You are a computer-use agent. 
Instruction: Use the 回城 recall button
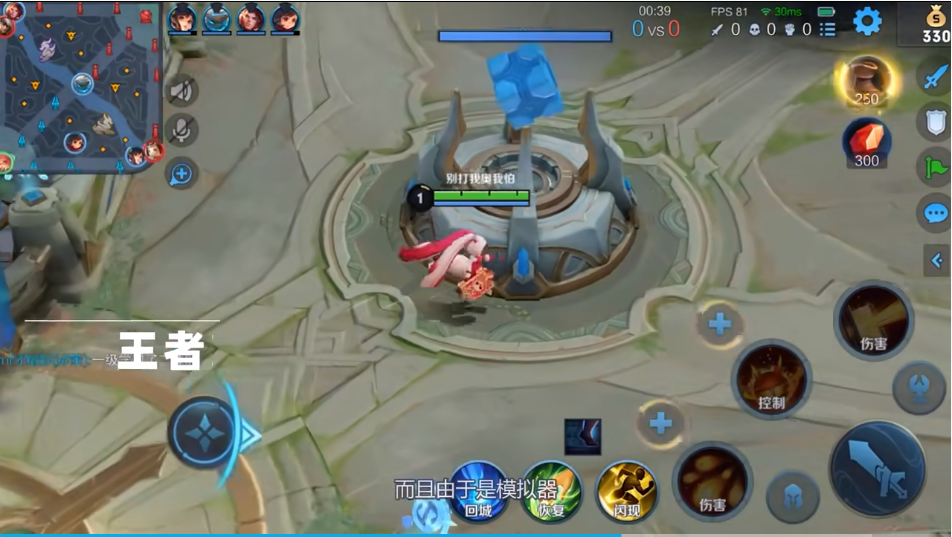click(479, 489)
